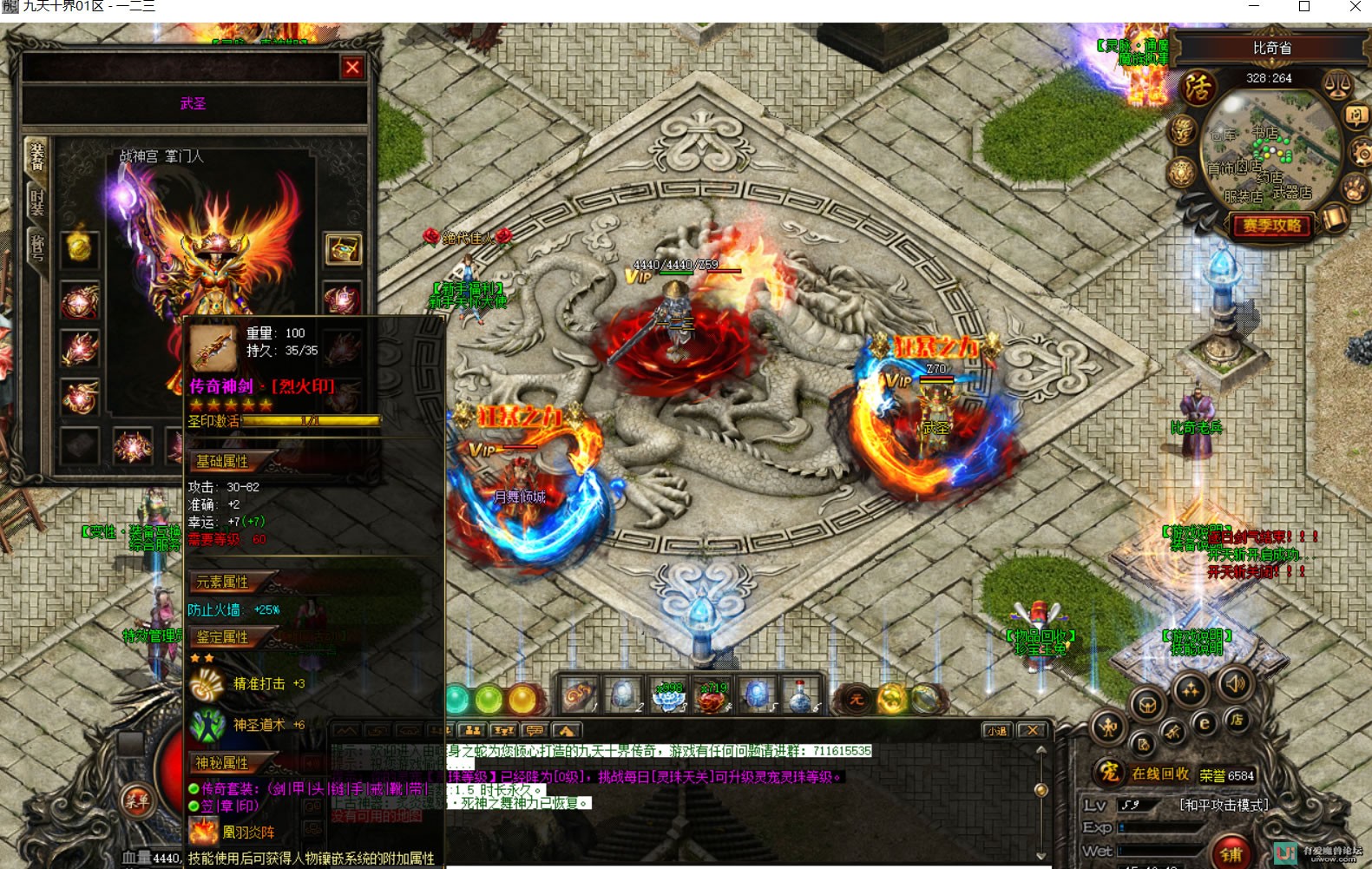Viewport: 1372px width, 869px height.
Task: Maximize the game window
Action: [x=1304, y=7]
